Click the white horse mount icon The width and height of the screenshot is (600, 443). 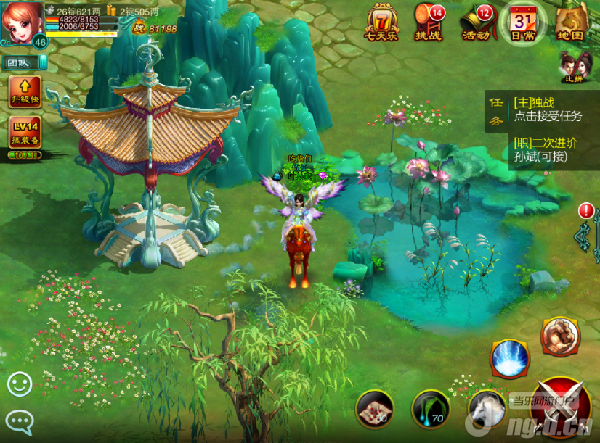click(485, 409)
